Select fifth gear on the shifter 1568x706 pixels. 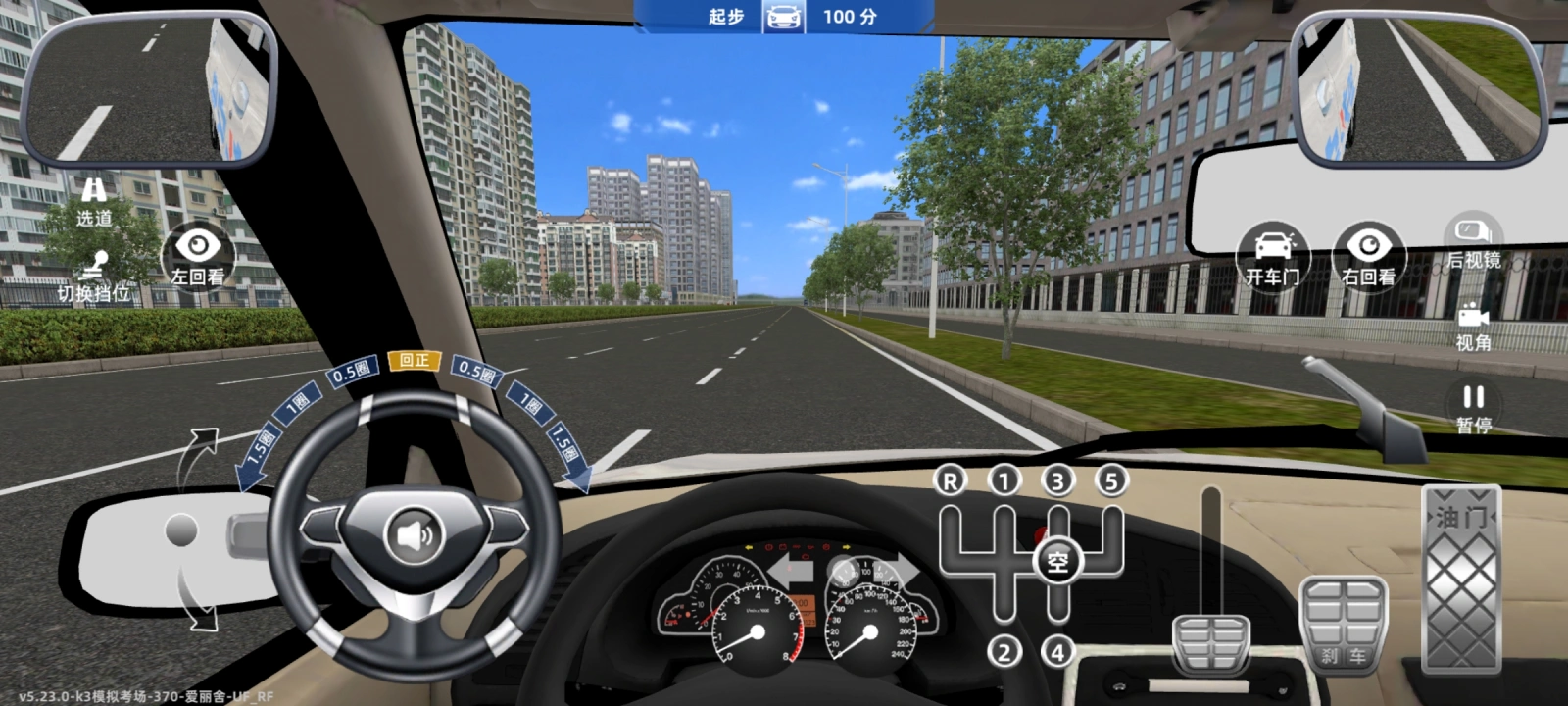coord(1110,480)
